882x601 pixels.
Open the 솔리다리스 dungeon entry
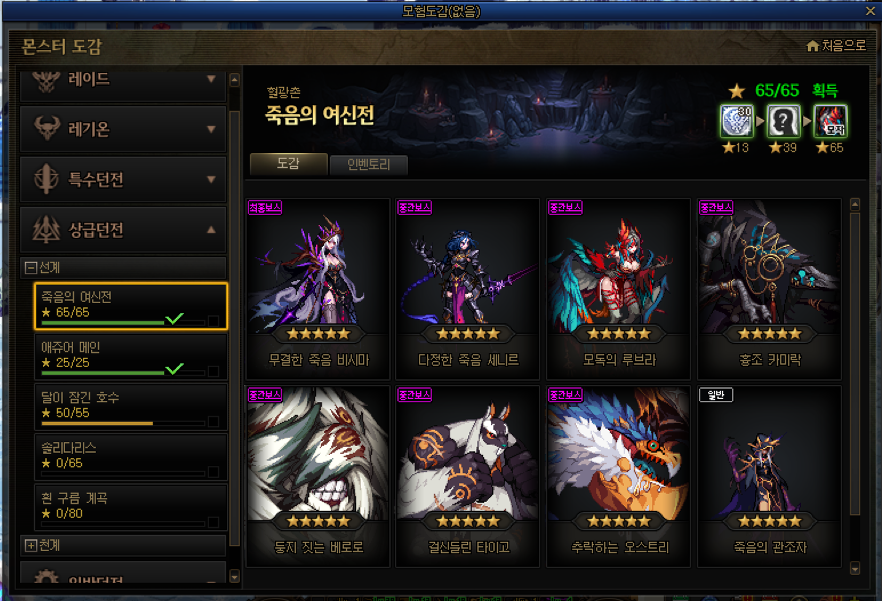pos(125,457)
